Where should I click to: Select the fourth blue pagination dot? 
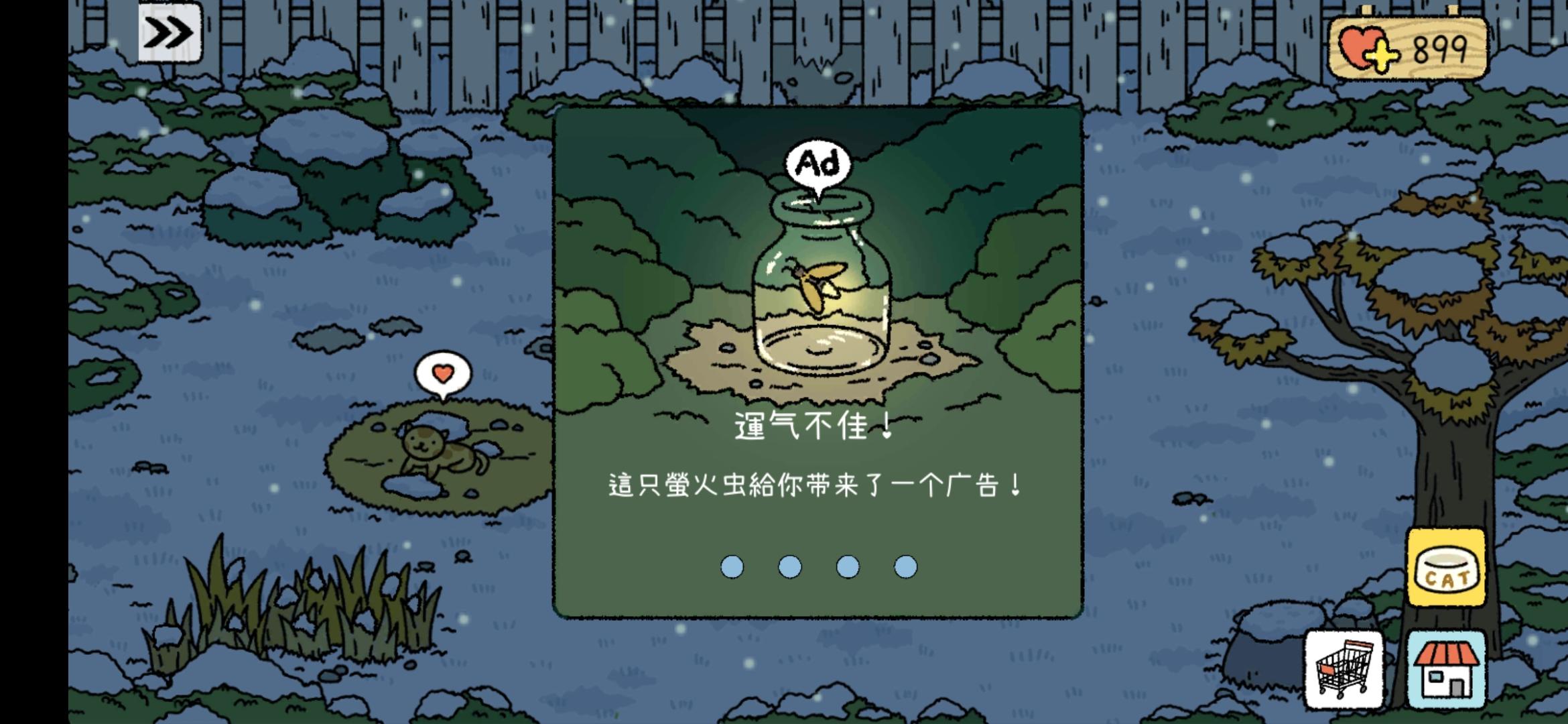(907, 566)
